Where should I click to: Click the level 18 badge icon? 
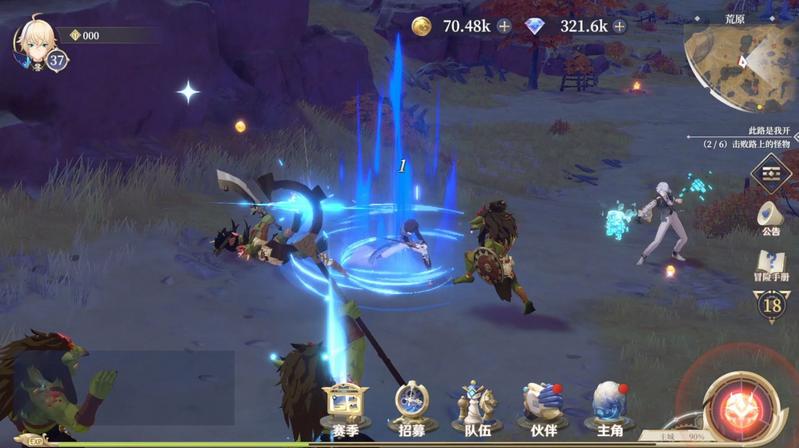pyautogui.click(x=771, y=305)
